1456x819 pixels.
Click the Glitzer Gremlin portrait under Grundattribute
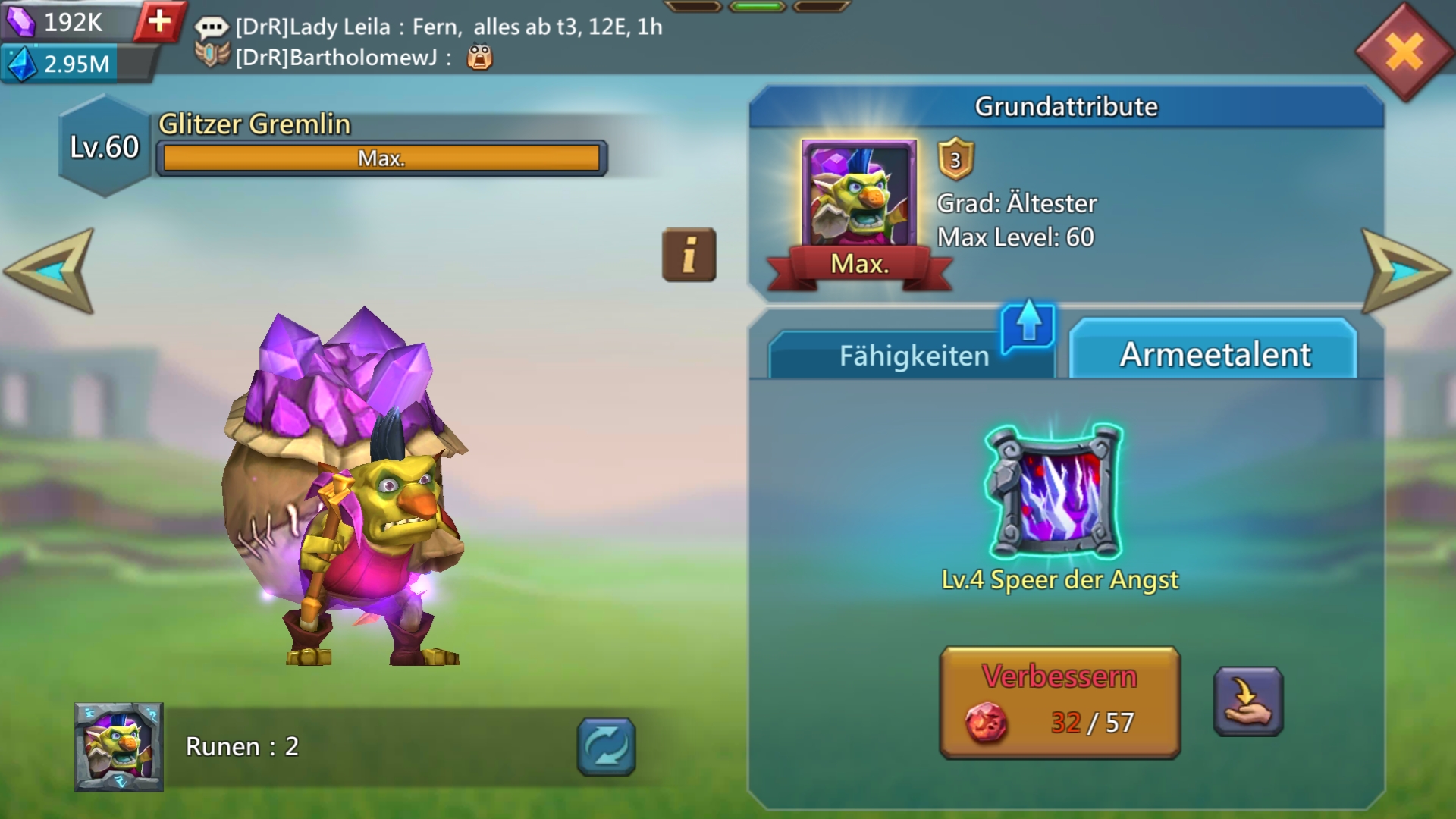(x=858, y=195)
